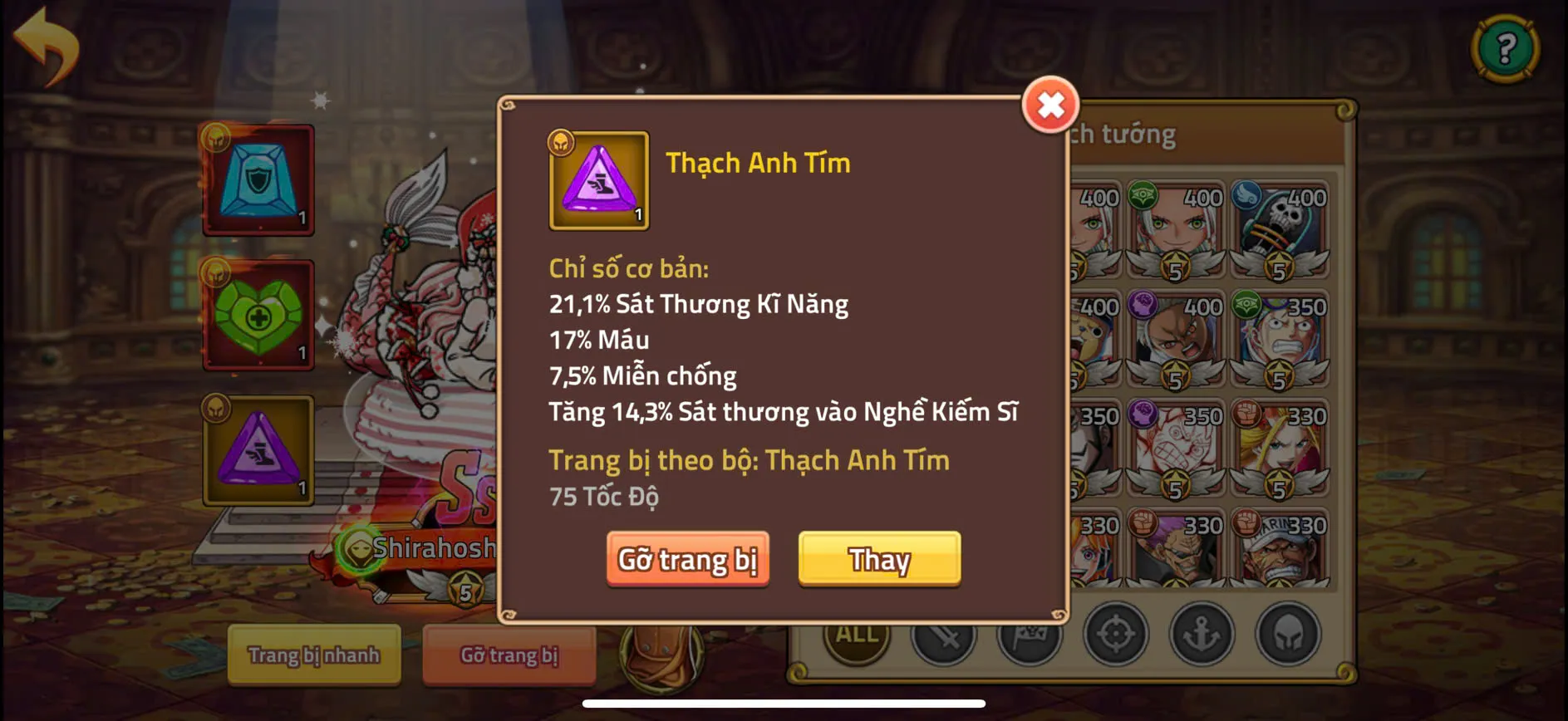Image resolution: width=1568 pixels, height=721 pixels.
Task: Close the Thạch Anh Tím item popup
Action: tap(1049, 105)
